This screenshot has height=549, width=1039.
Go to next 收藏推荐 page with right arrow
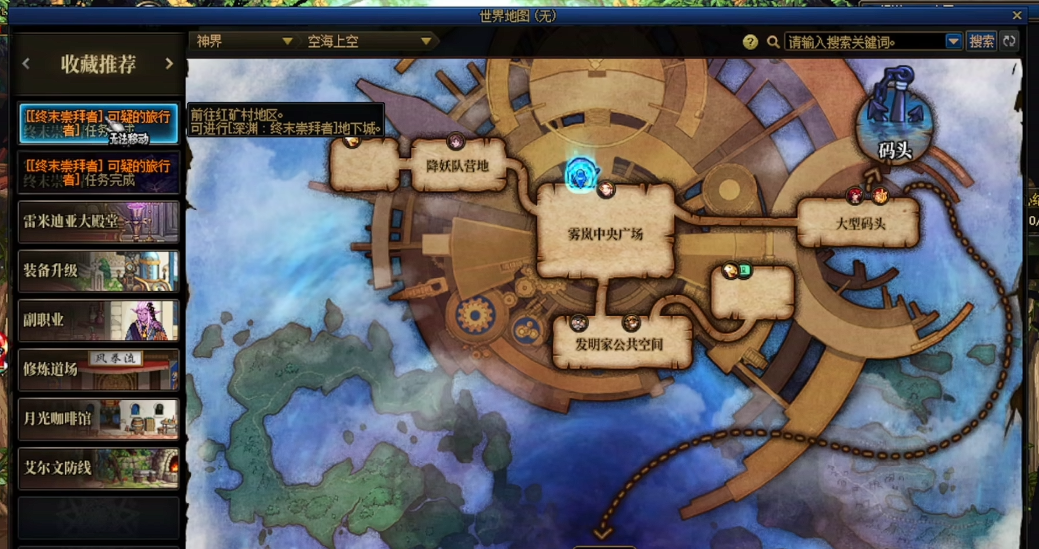click(x=169, y=64)
